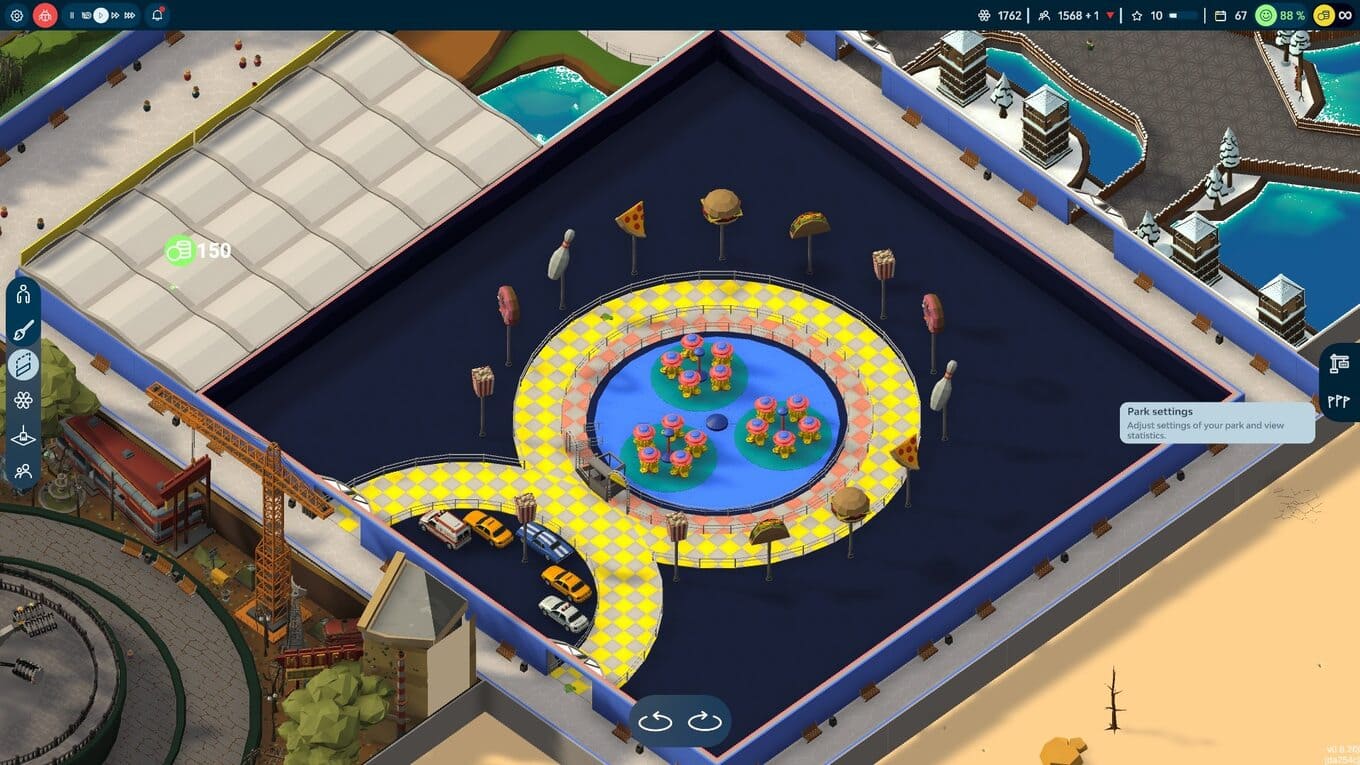
Task: Open the notifications bell
Action: point(157,15)
